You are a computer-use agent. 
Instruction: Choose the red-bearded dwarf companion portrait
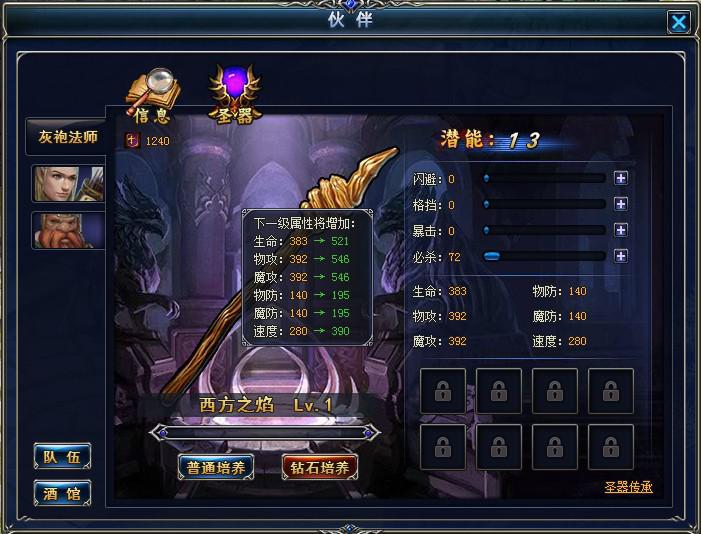pos(67,230)
